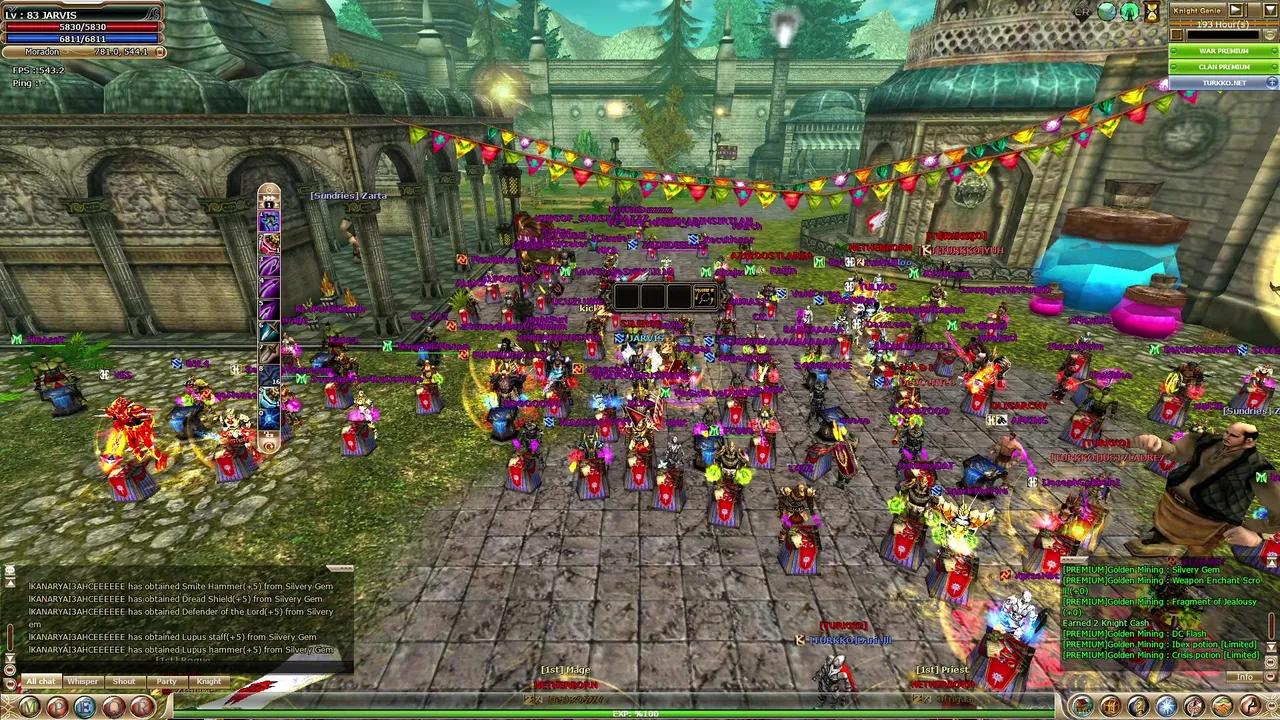
Task: Click the round R menu button
Action: point(142,707)
